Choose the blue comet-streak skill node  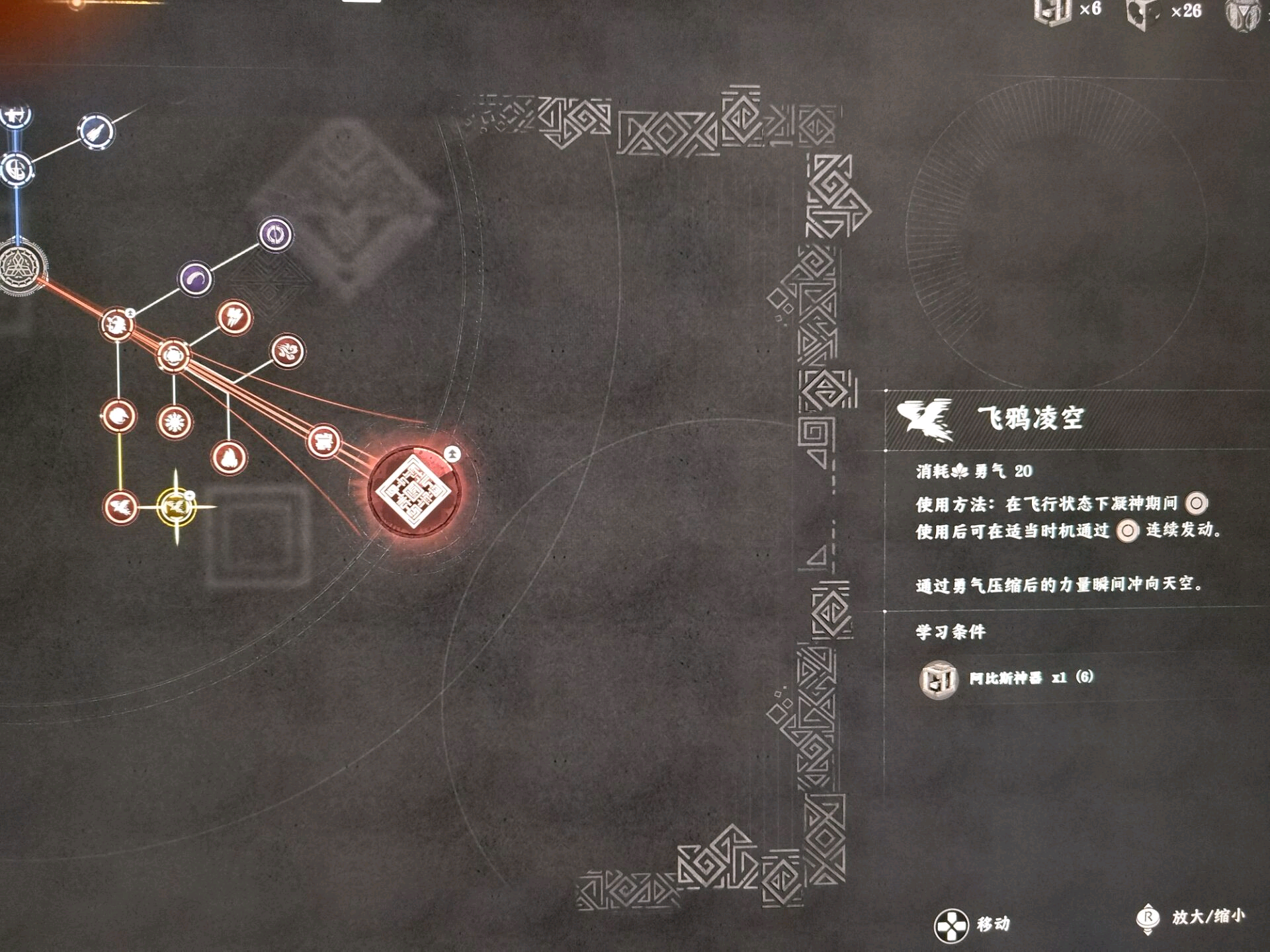[x=97, y=132]
